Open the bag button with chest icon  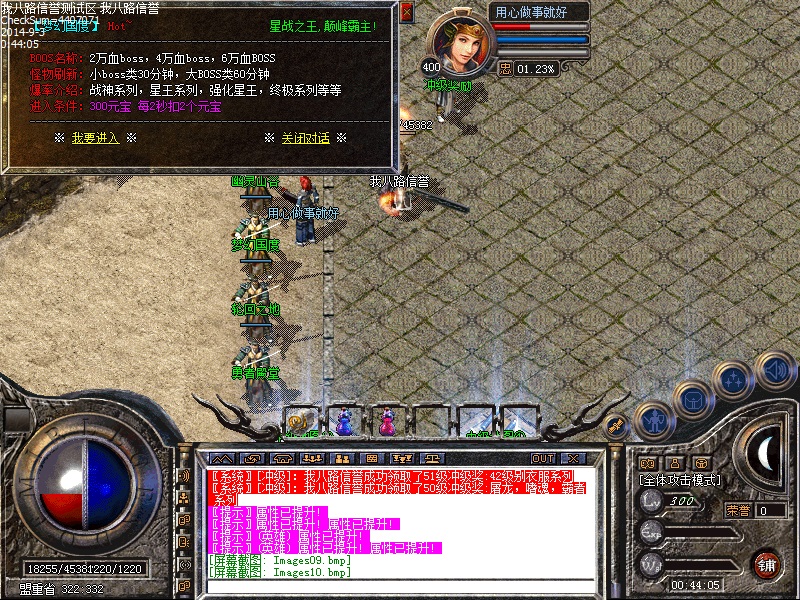point(692,400)
